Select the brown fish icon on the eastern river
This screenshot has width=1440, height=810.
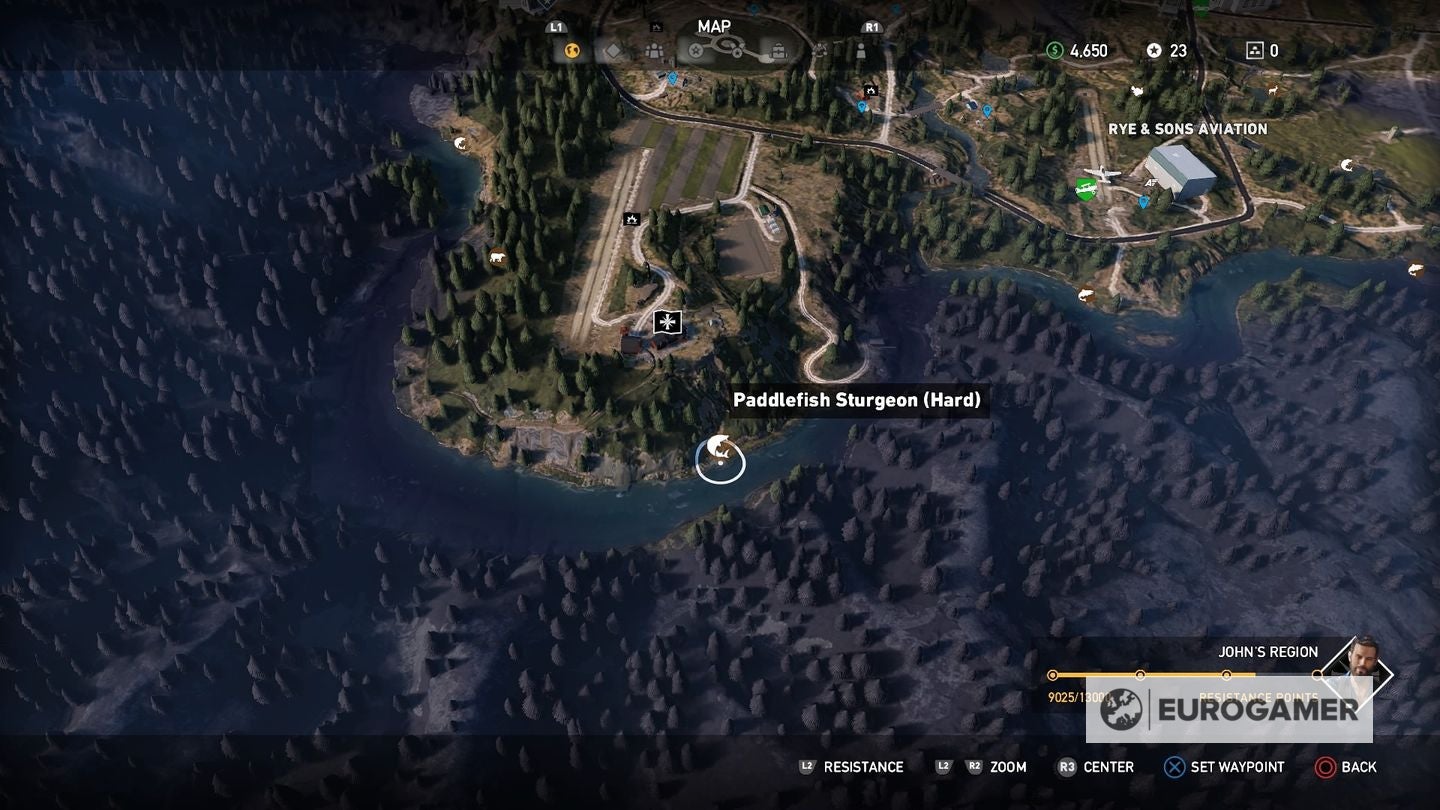1085,292
